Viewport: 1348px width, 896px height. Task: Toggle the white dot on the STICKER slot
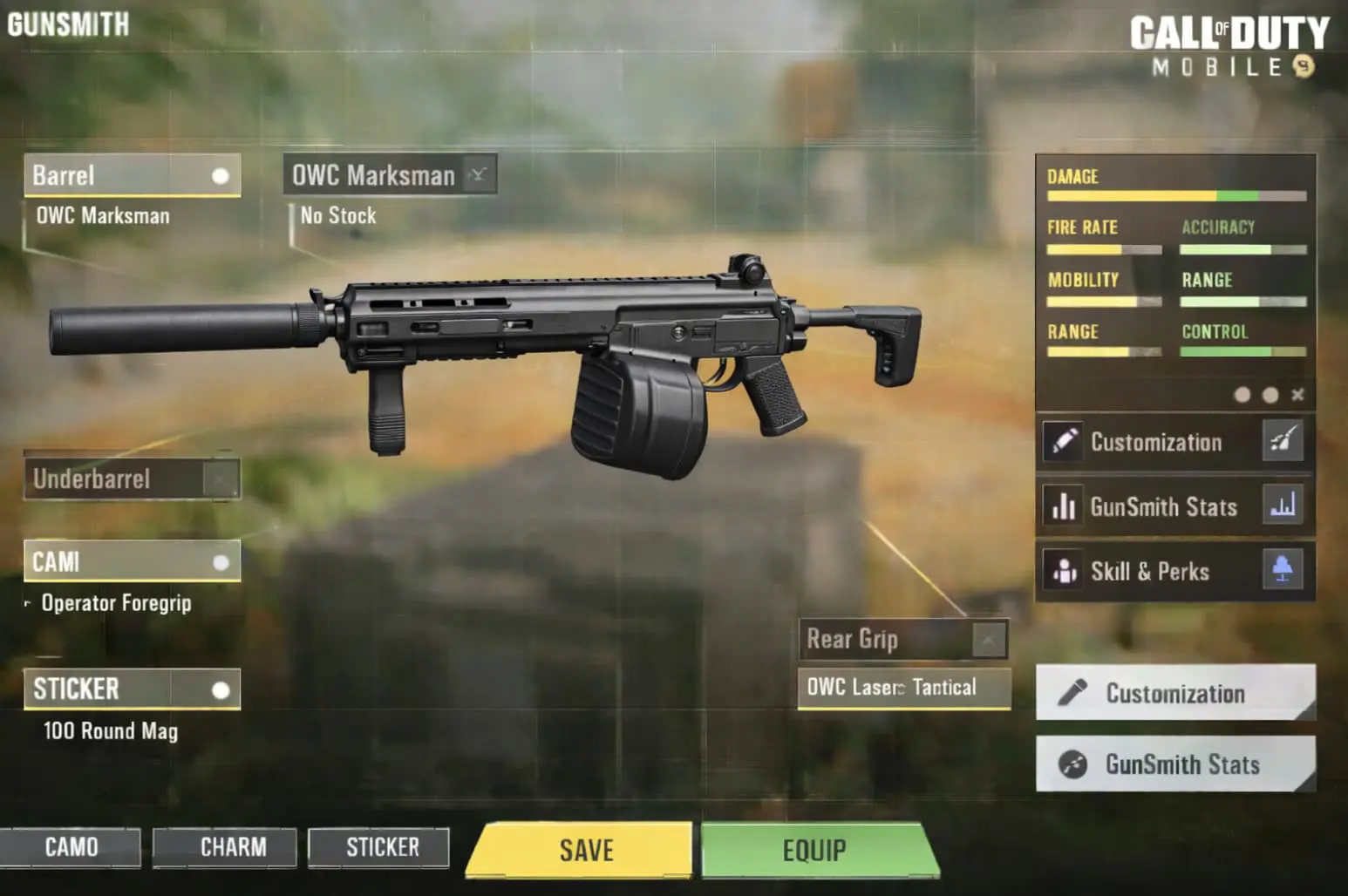pyautogui.click(x=221, y=689)
